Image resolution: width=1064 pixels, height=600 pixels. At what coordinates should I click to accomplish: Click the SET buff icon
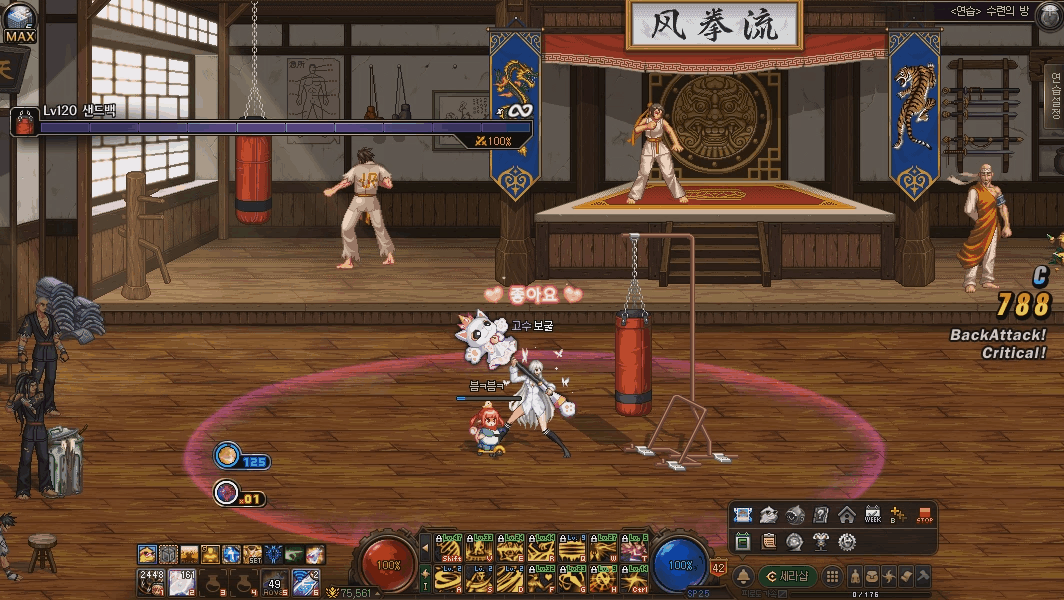pyautogui.click(x=254, y=554)
